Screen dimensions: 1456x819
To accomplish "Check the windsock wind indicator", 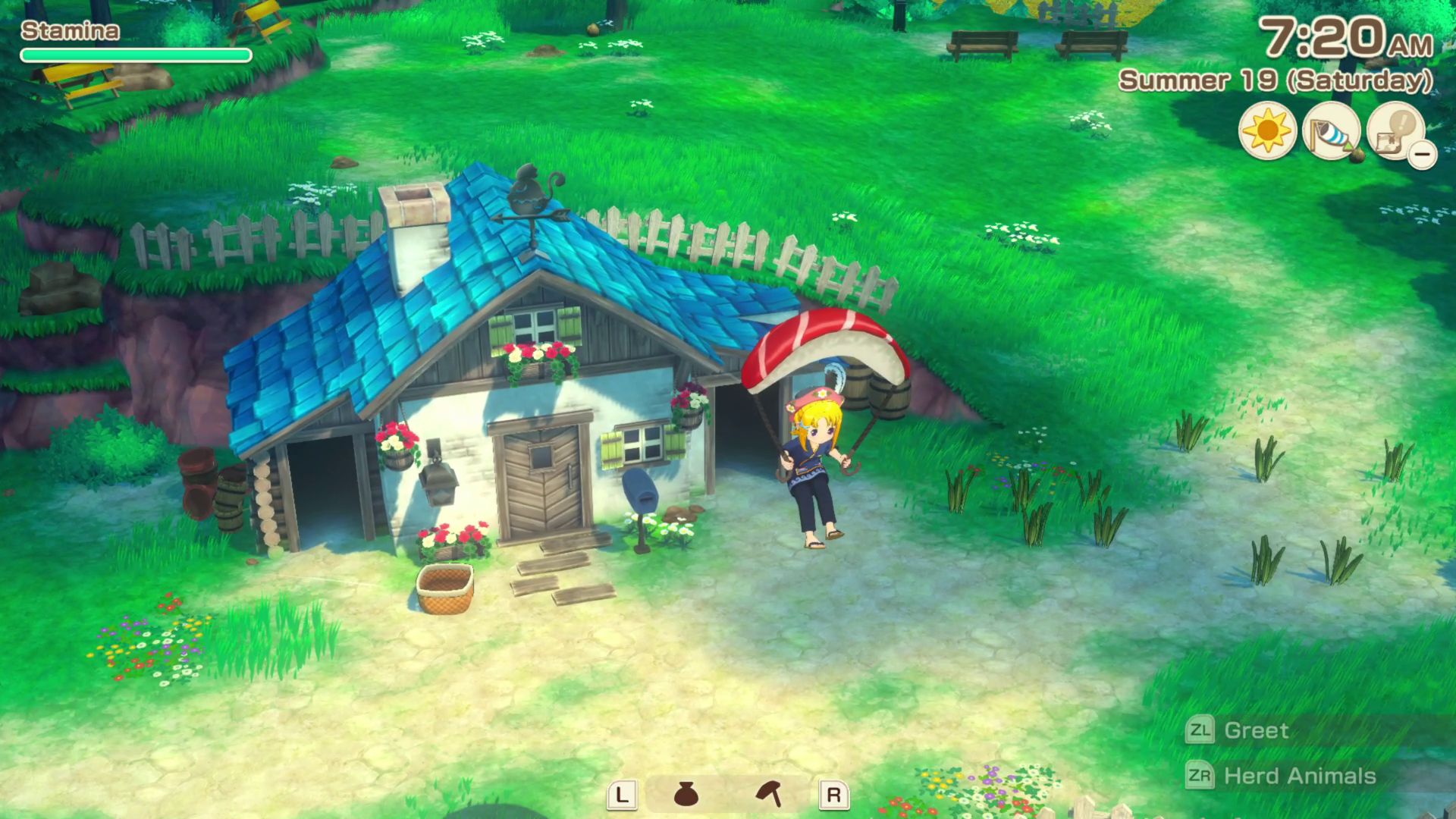I will click(x=1331, y=130).
